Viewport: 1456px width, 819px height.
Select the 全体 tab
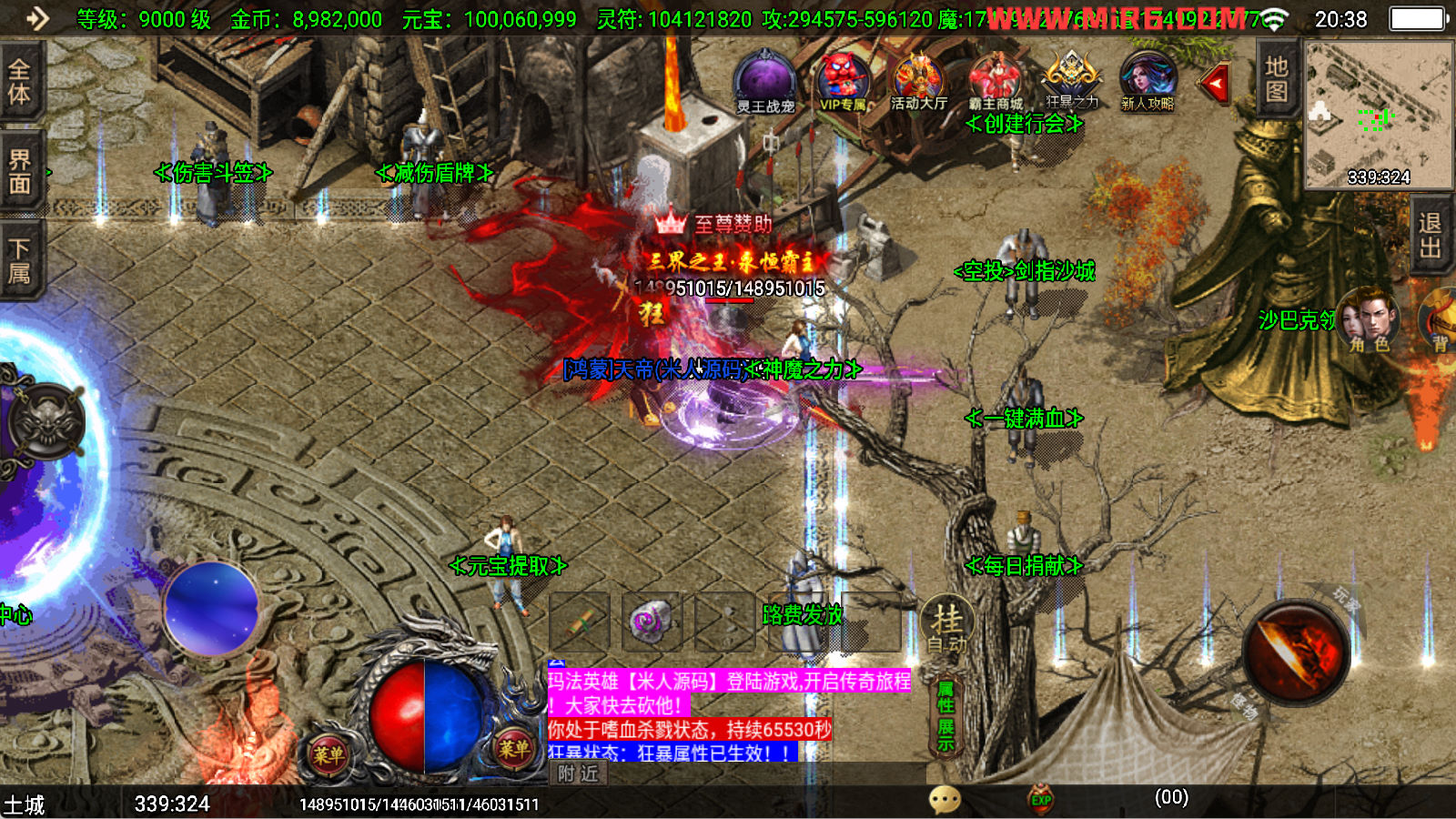pos(19,82)
